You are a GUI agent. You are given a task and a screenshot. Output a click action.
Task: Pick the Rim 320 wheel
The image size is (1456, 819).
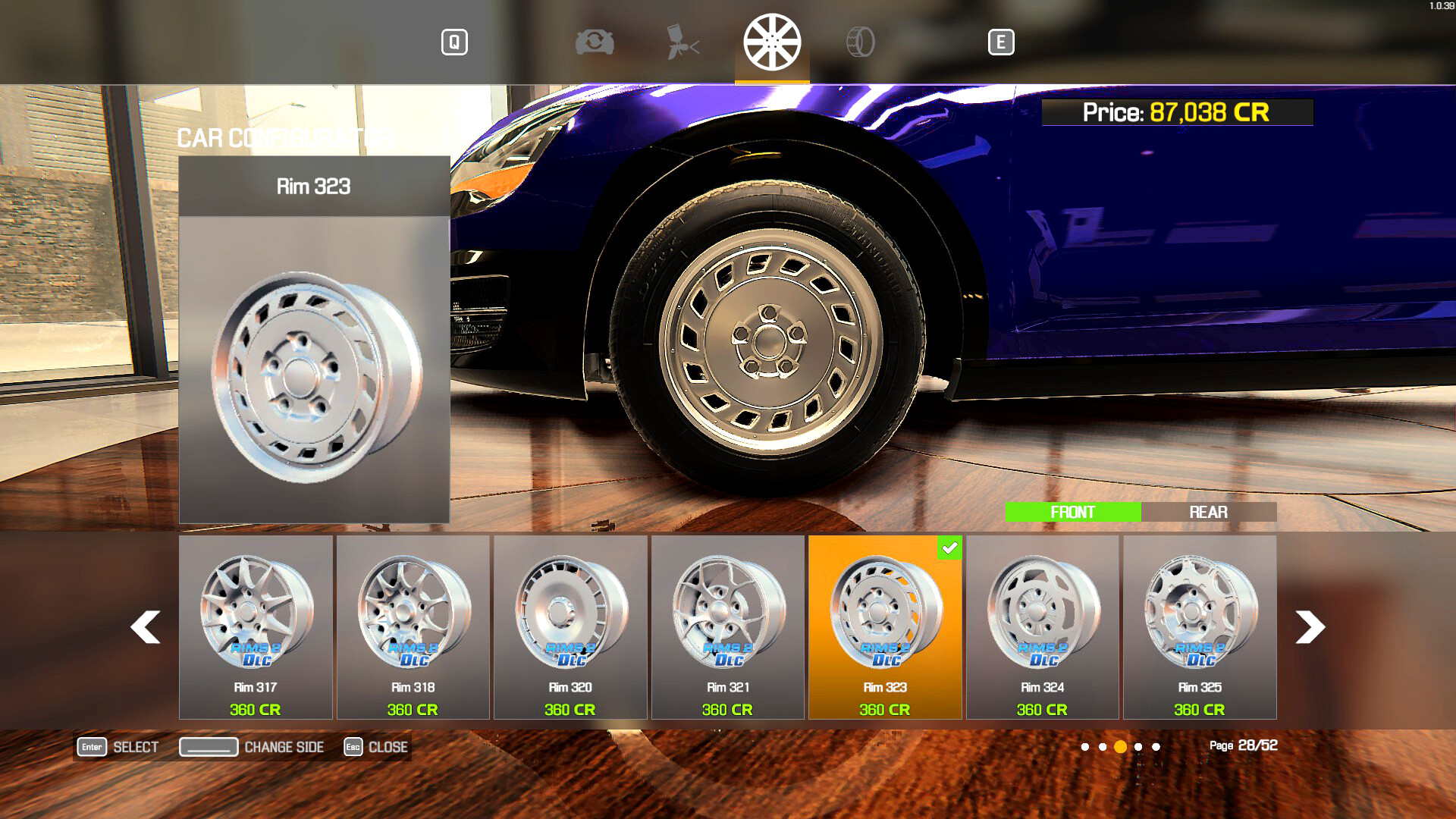[570, 626]
